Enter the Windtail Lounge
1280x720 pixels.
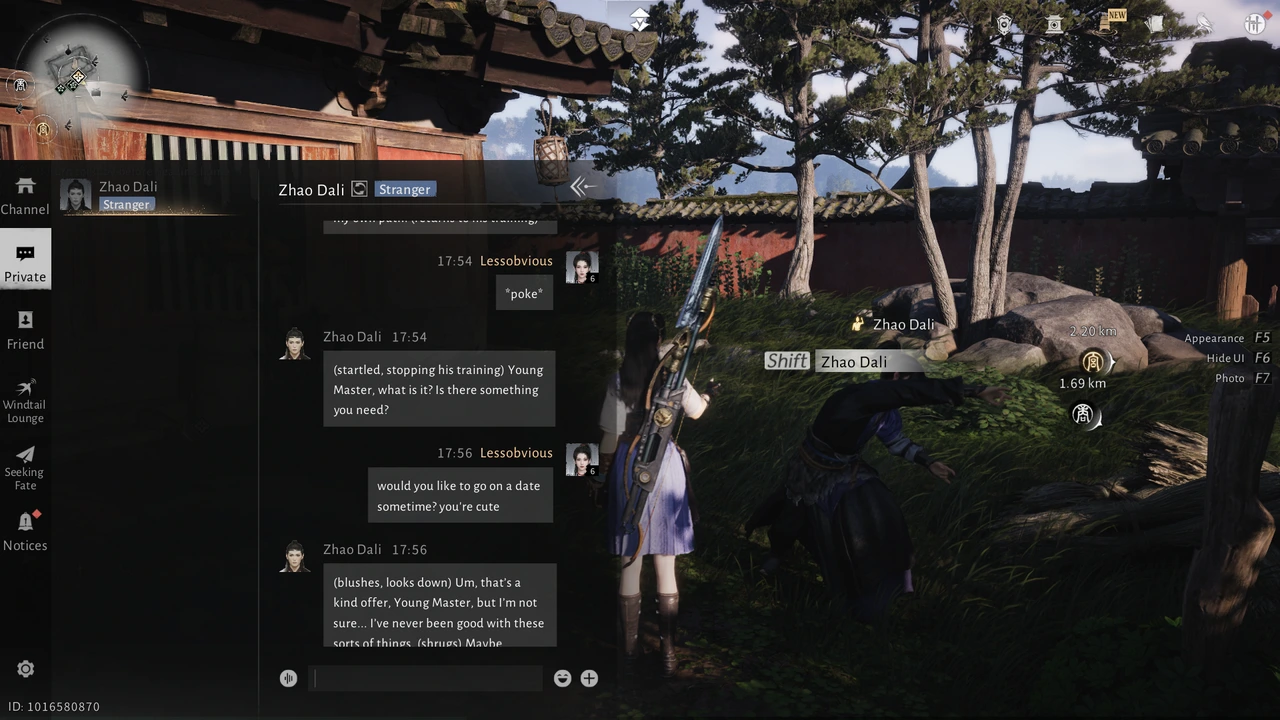tap(25, 399)
